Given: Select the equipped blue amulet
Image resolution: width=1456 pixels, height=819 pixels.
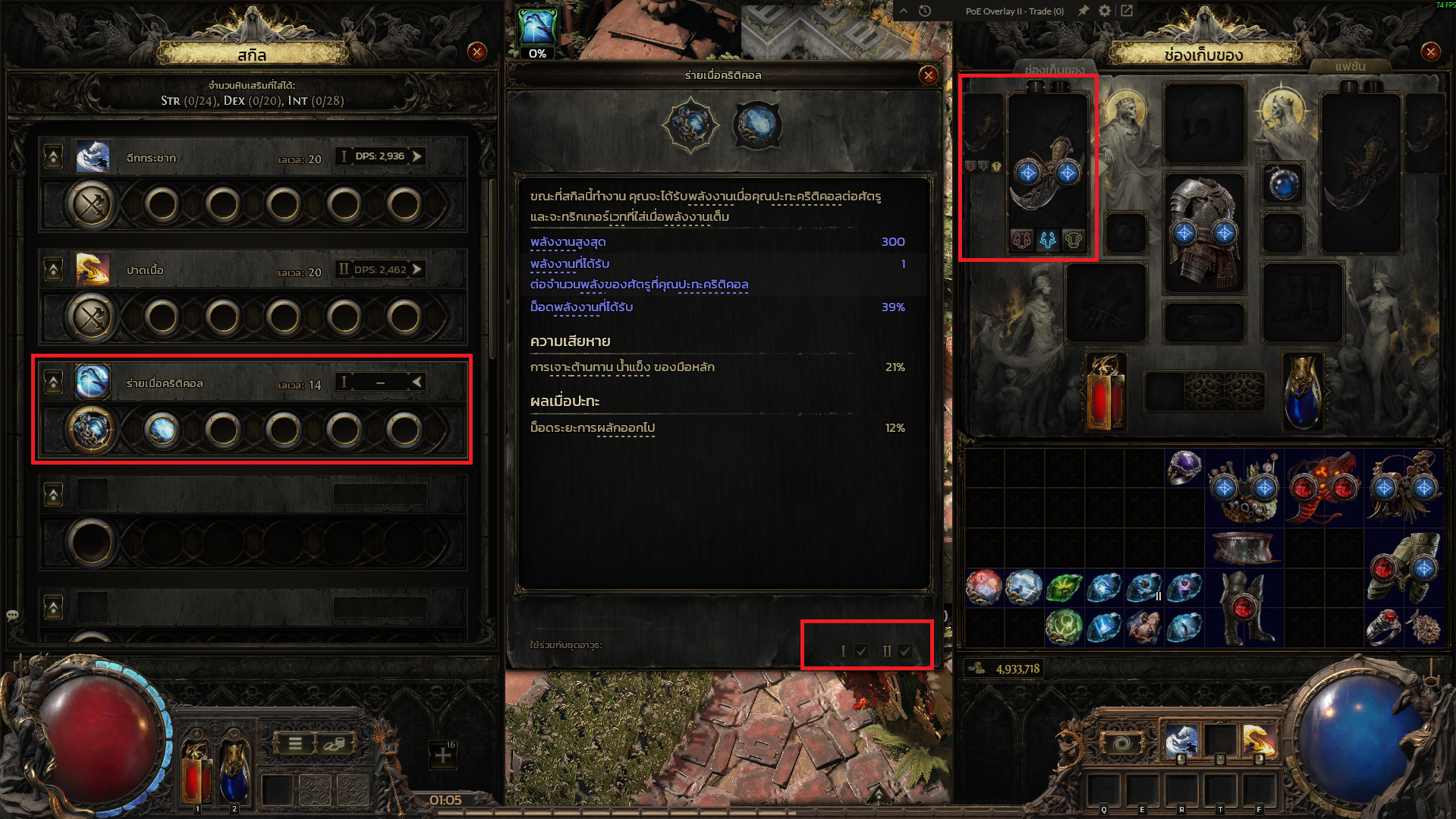Looking at the screenshot, I should (1283, 184).
